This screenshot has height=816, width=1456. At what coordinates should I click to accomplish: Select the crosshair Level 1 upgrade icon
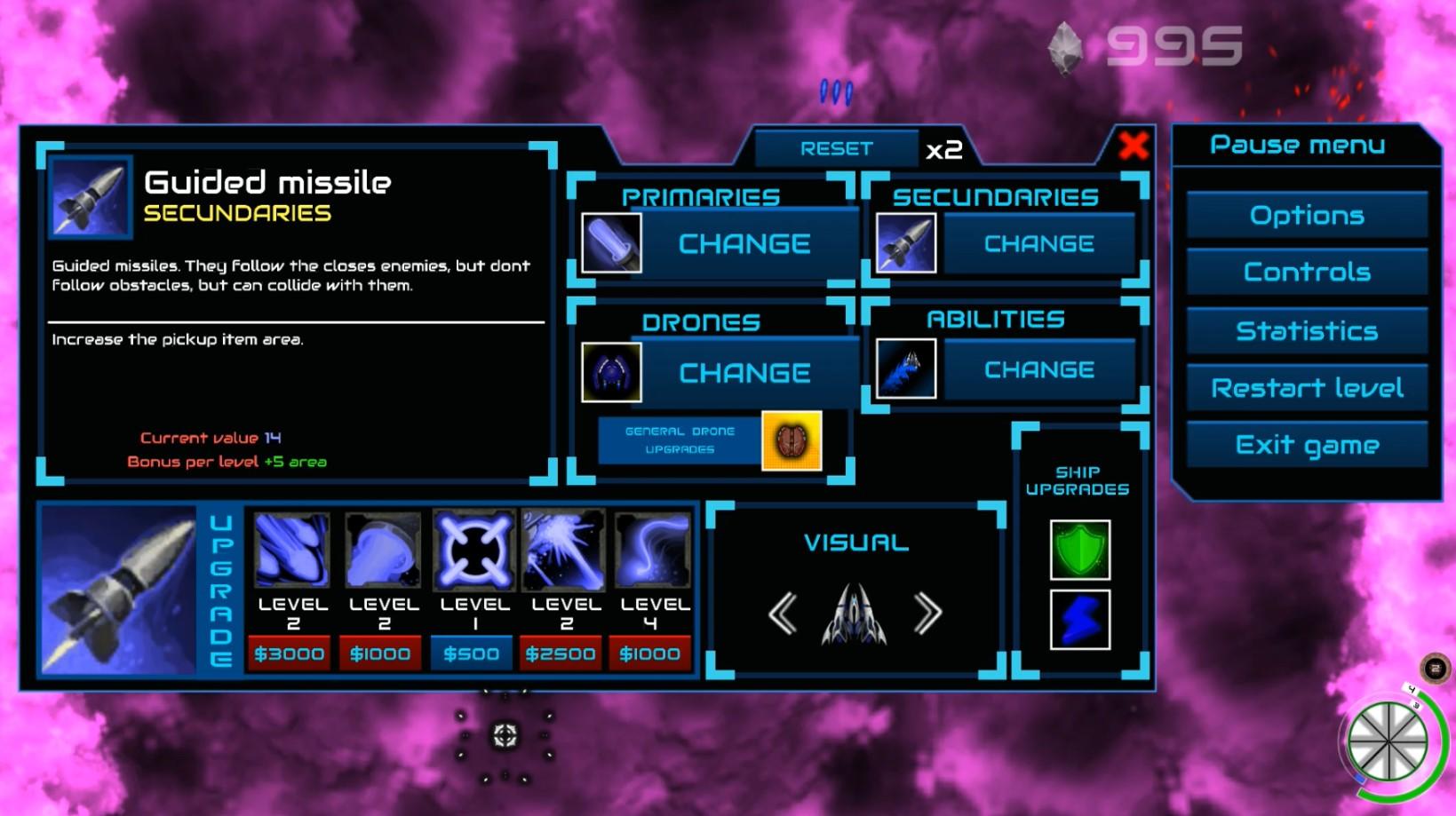(x=473, y=551)
